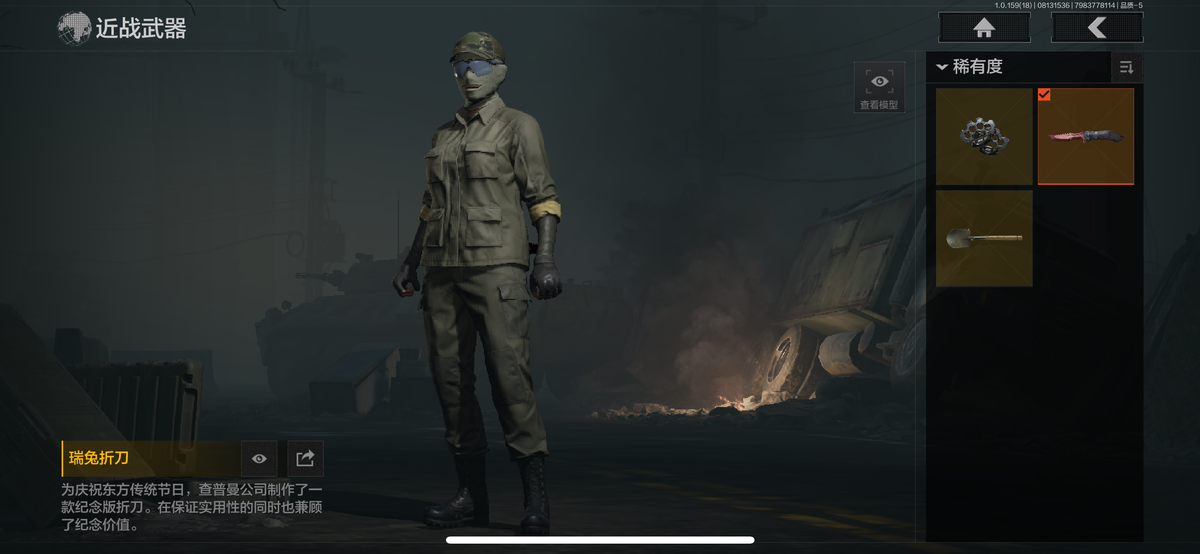Choose the shovel melee weapon tile
Screen dimensions: 1200x554
tap(984, 238)
